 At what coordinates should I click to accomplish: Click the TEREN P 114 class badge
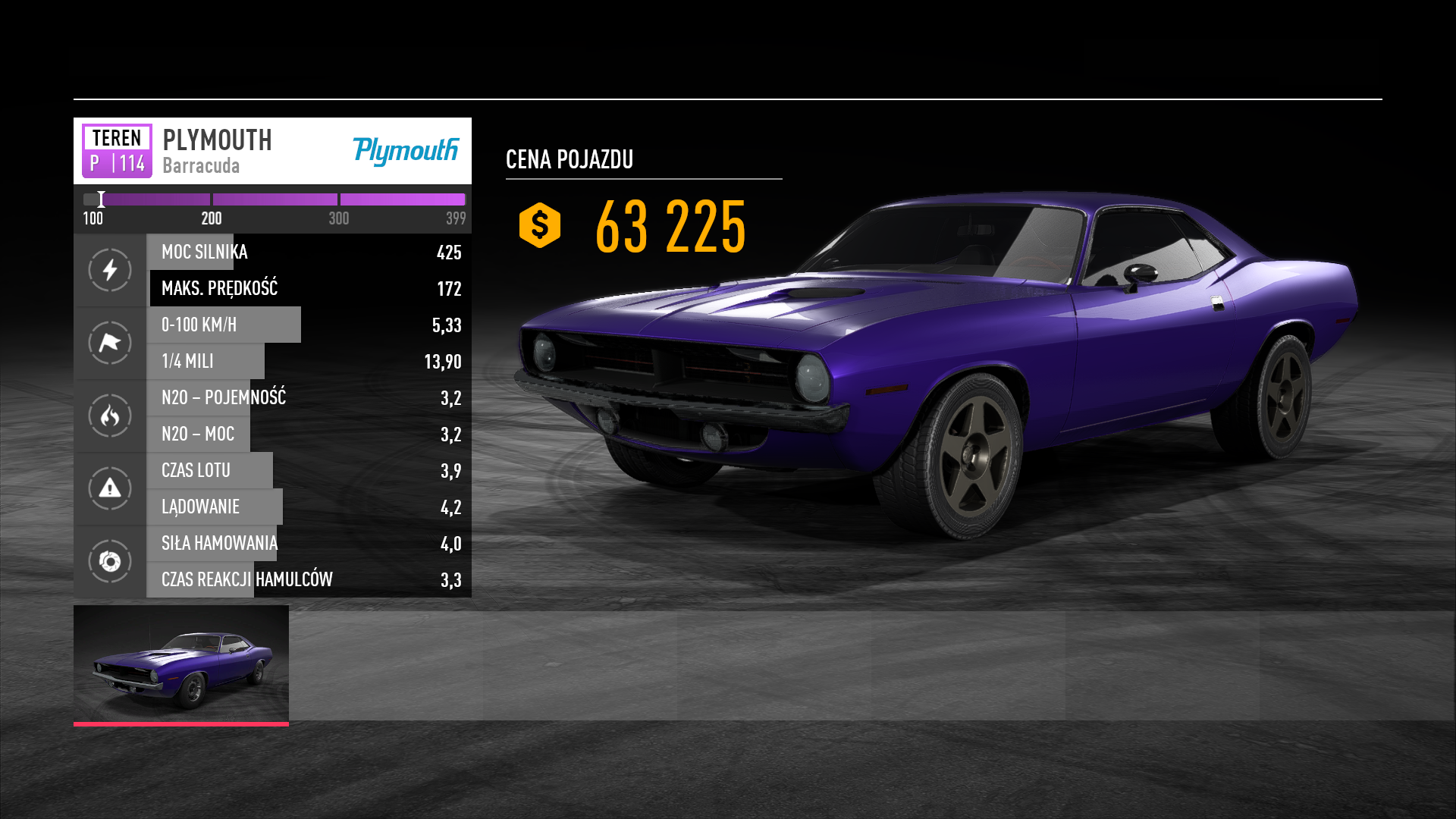click(x=117, y=151)
